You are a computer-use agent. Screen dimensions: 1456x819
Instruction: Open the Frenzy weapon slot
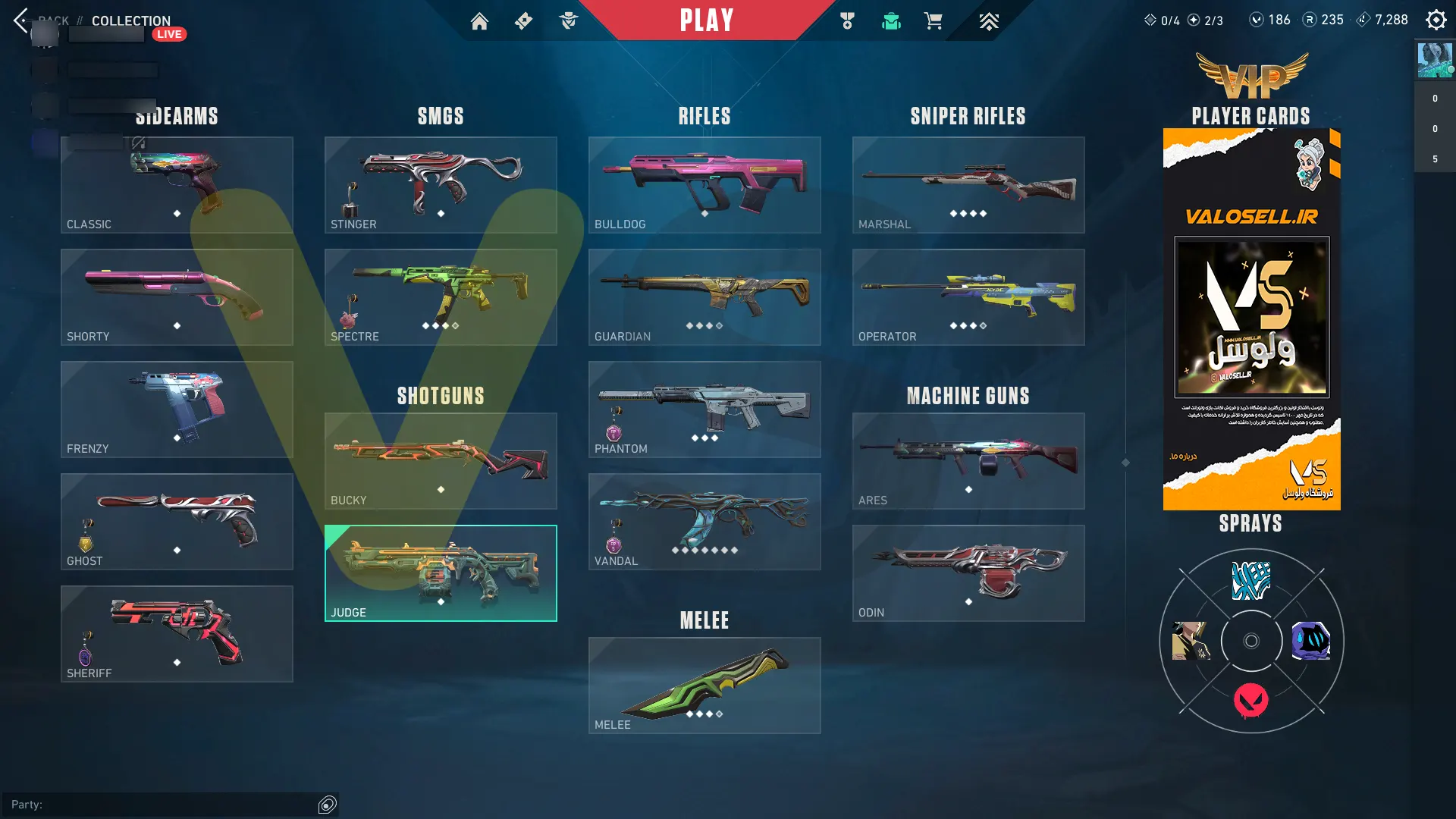click(177, 409)
